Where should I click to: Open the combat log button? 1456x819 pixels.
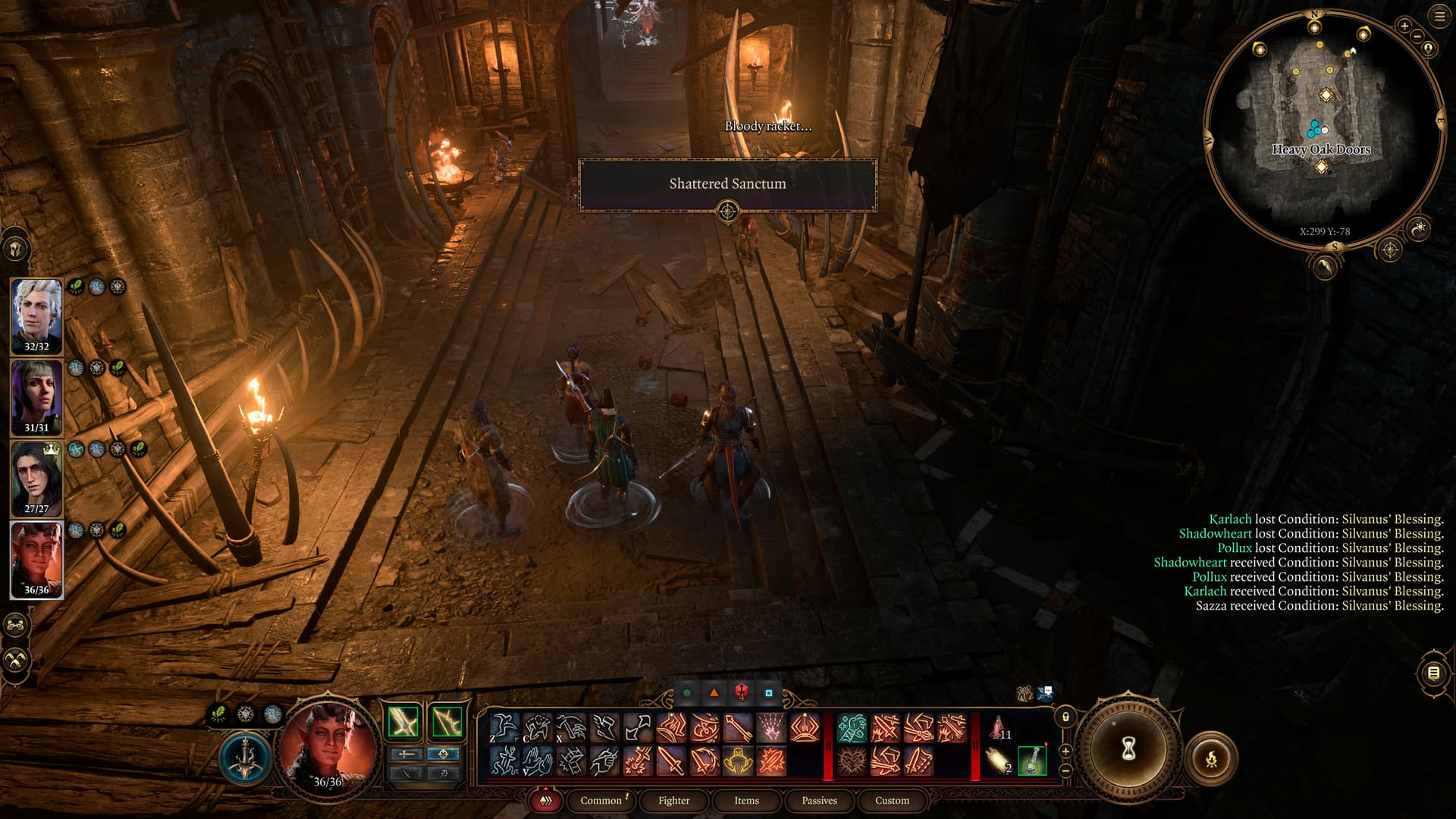[x=1432, y=673]
